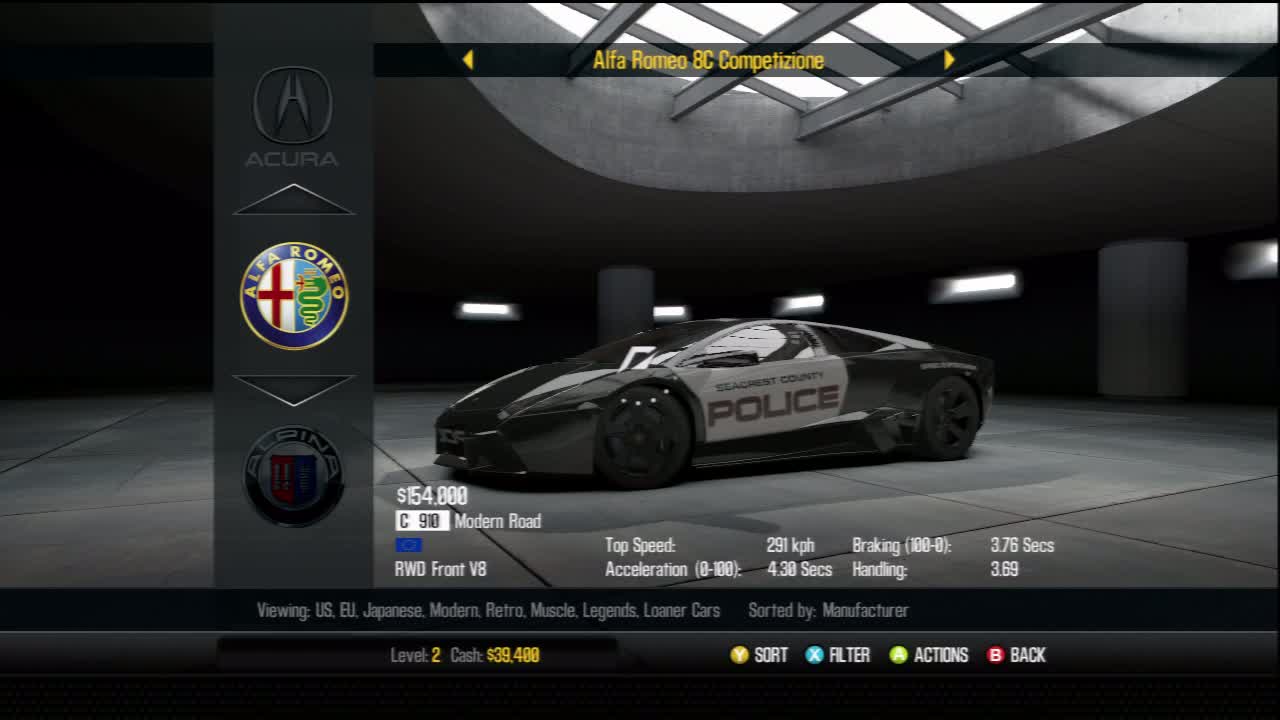Select the Acura manufacturer logo

pos(292,114)
